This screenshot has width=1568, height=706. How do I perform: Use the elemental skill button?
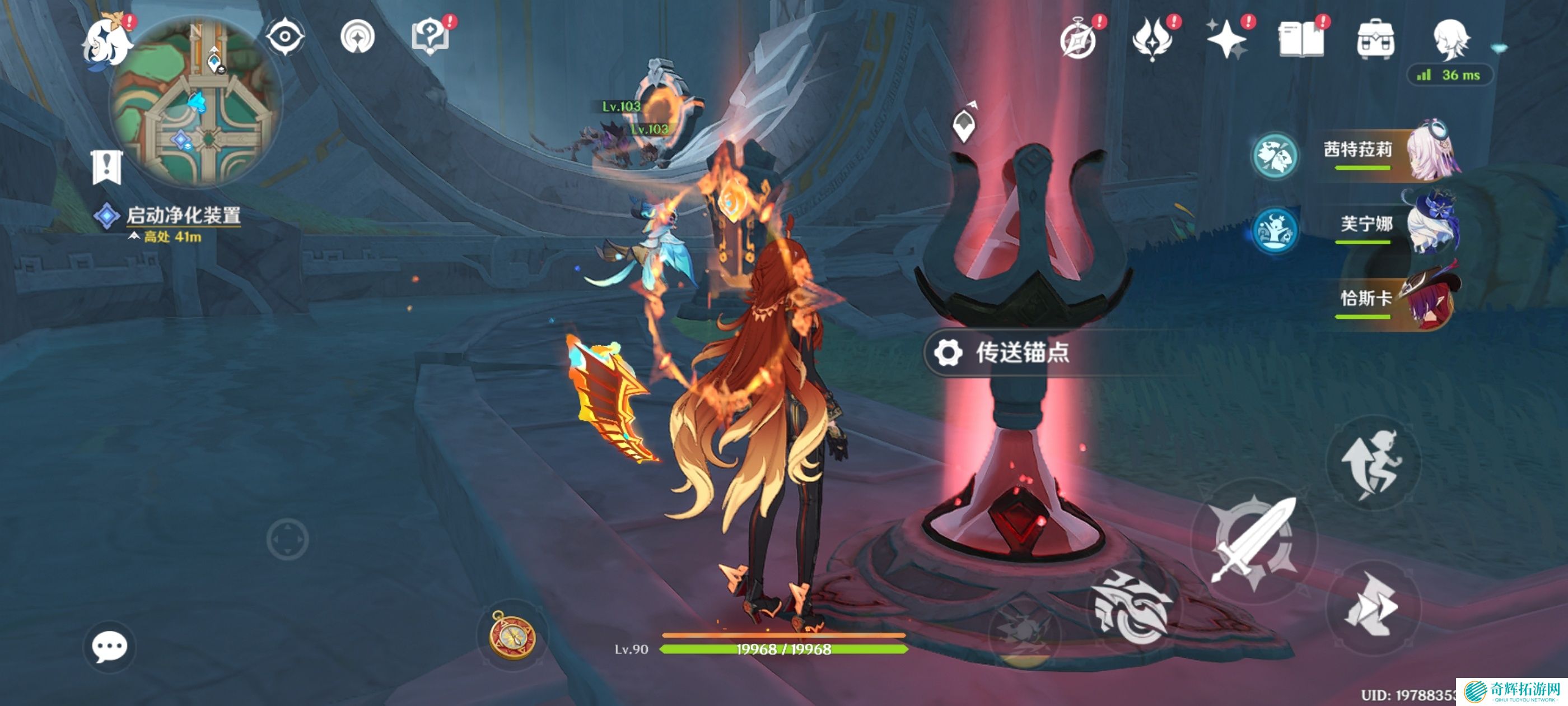(x=1133, y=606)
